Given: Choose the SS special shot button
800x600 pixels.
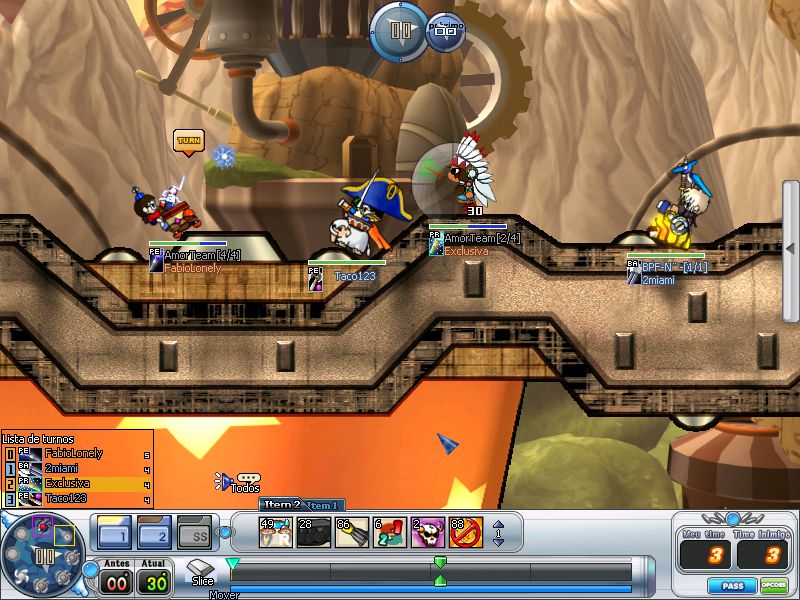Looking at the screenshot, I should (x=195, y=532).
